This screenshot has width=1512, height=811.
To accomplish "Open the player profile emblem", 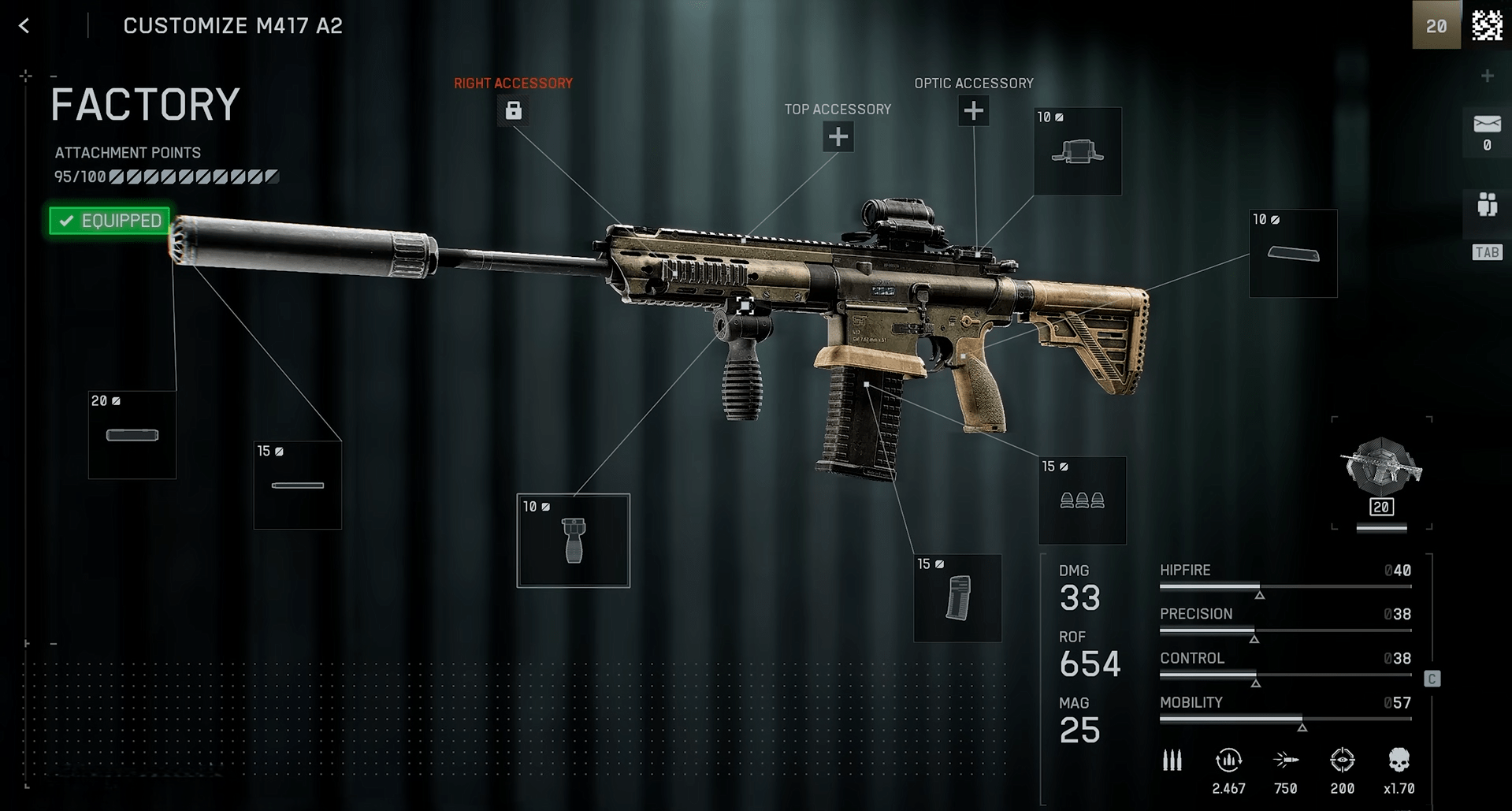I will click(x=1487, y=25).
